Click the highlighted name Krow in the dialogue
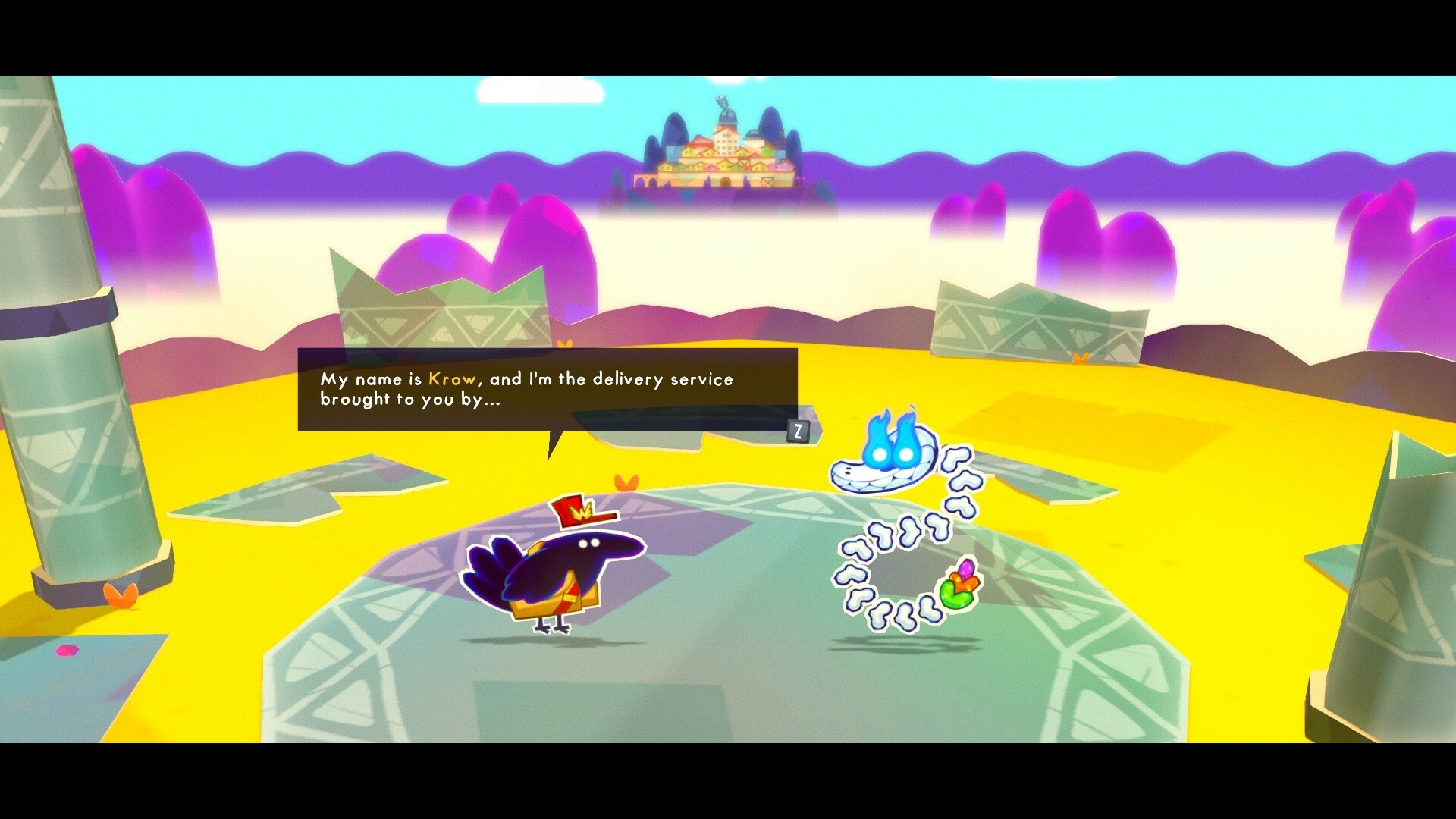The width and height of the screenshot is (1456, 819). click(x=453, y=379)
